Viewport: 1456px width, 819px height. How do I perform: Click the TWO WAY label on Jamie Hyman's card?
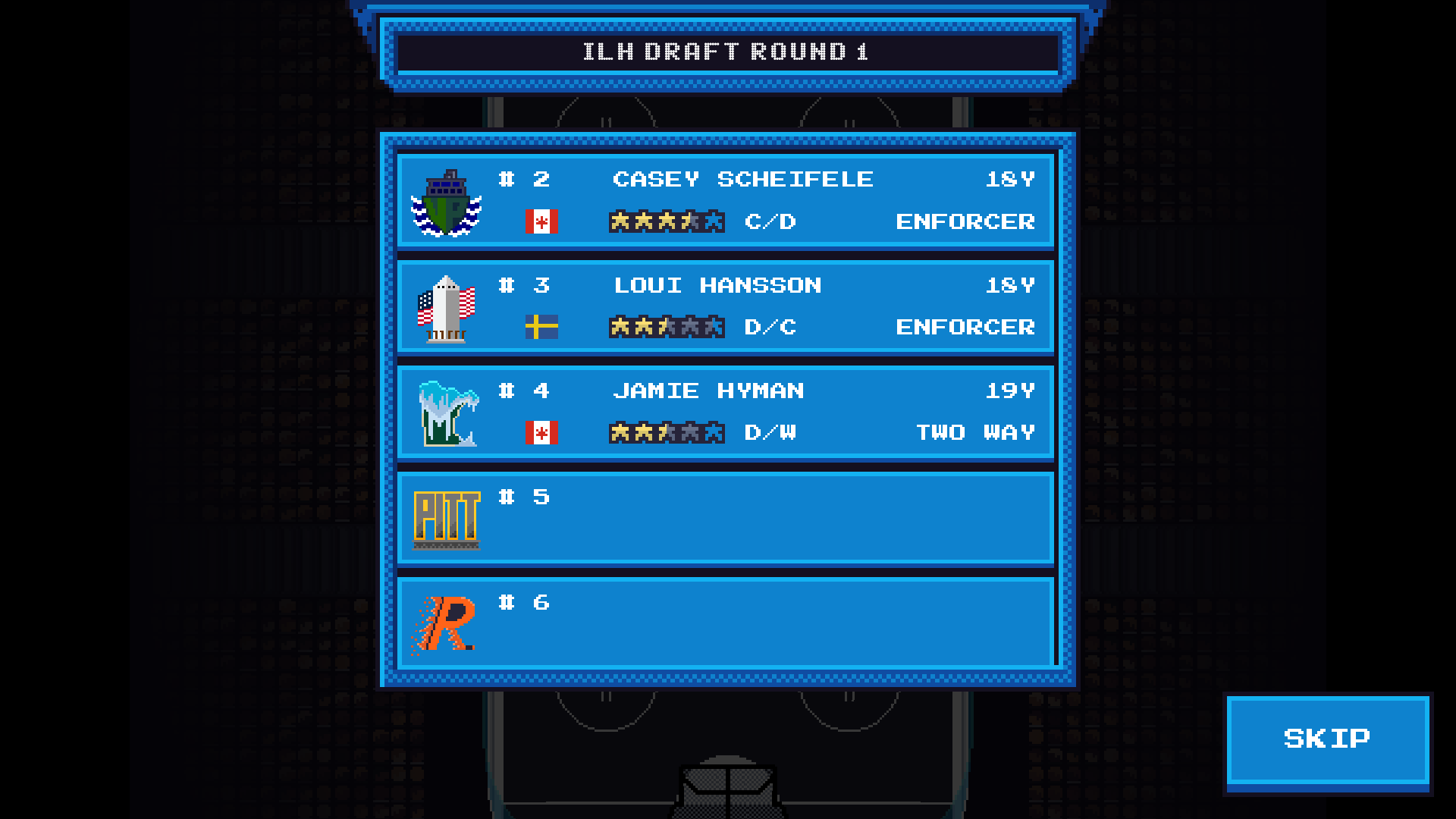pos(977,433)
